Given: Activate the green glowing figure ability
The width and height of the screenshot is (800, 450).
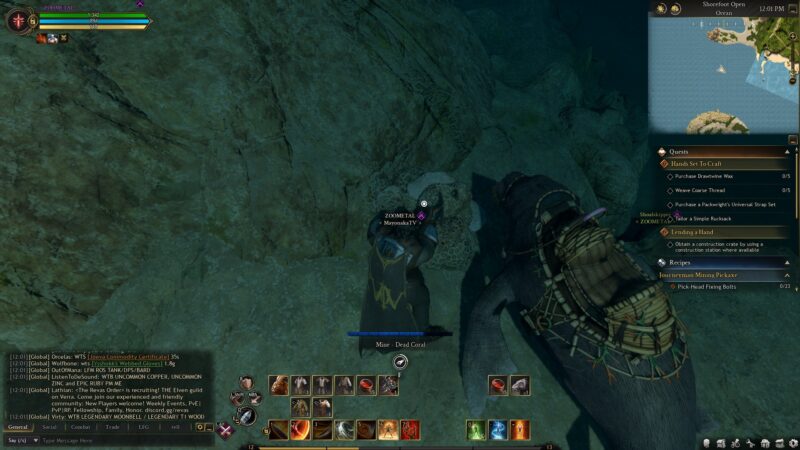Looking at the screenshot, I should tap(476, 430).
